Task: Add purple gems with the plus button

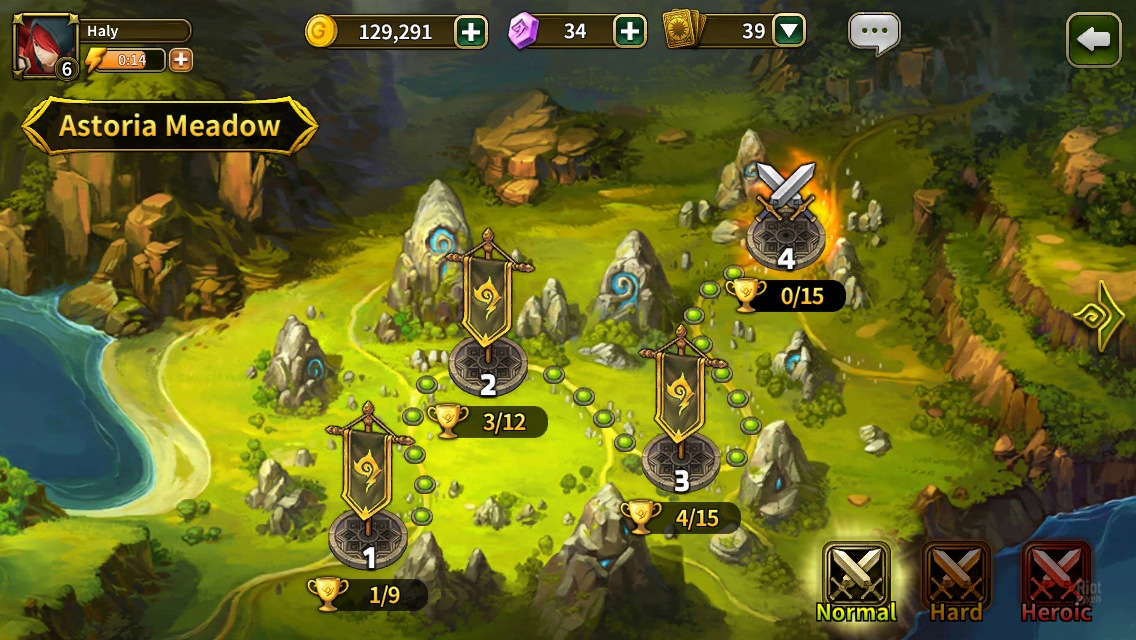Action: (629, 32)
